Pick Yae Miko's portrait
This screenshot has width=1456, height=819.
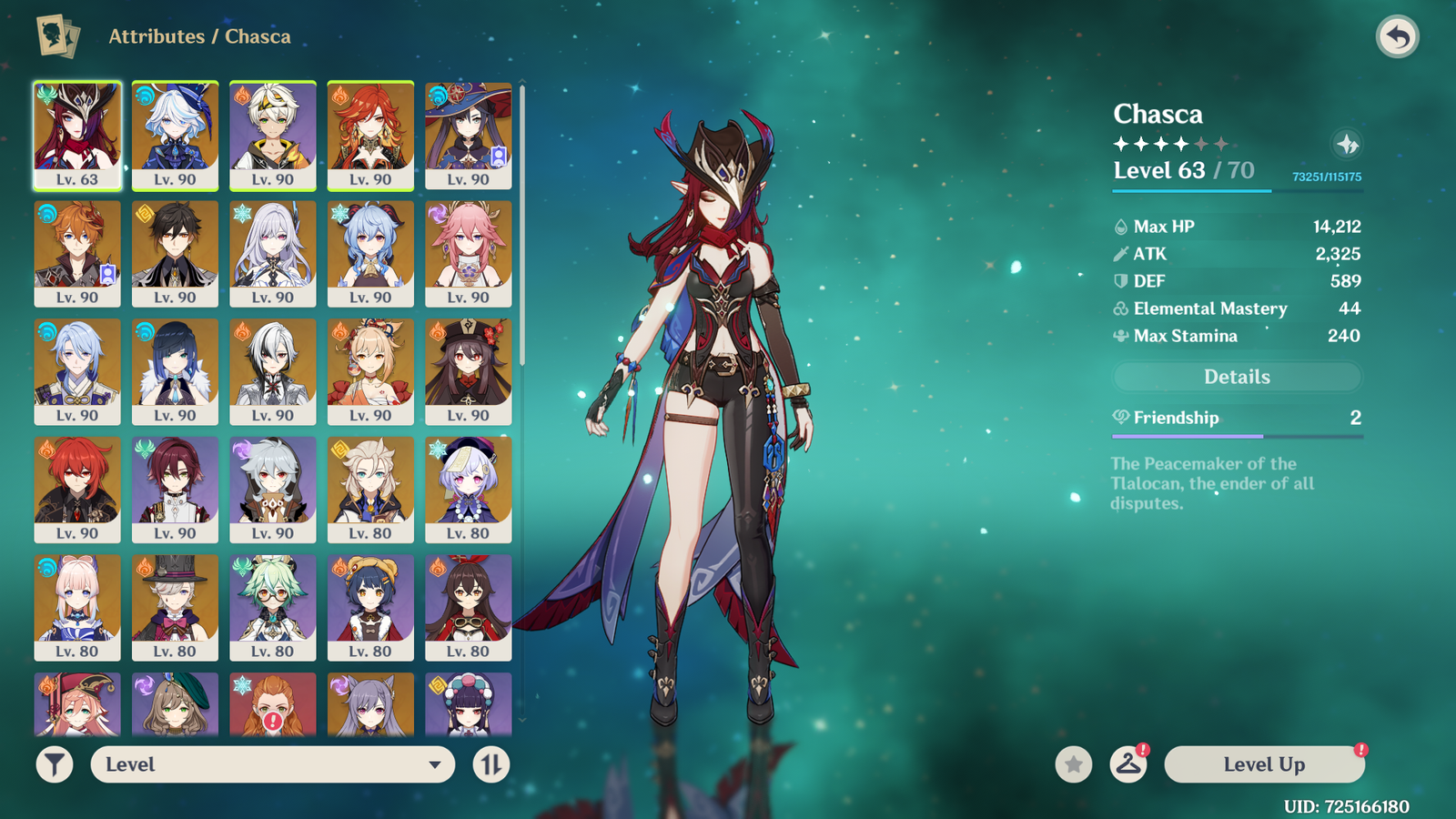468,254
